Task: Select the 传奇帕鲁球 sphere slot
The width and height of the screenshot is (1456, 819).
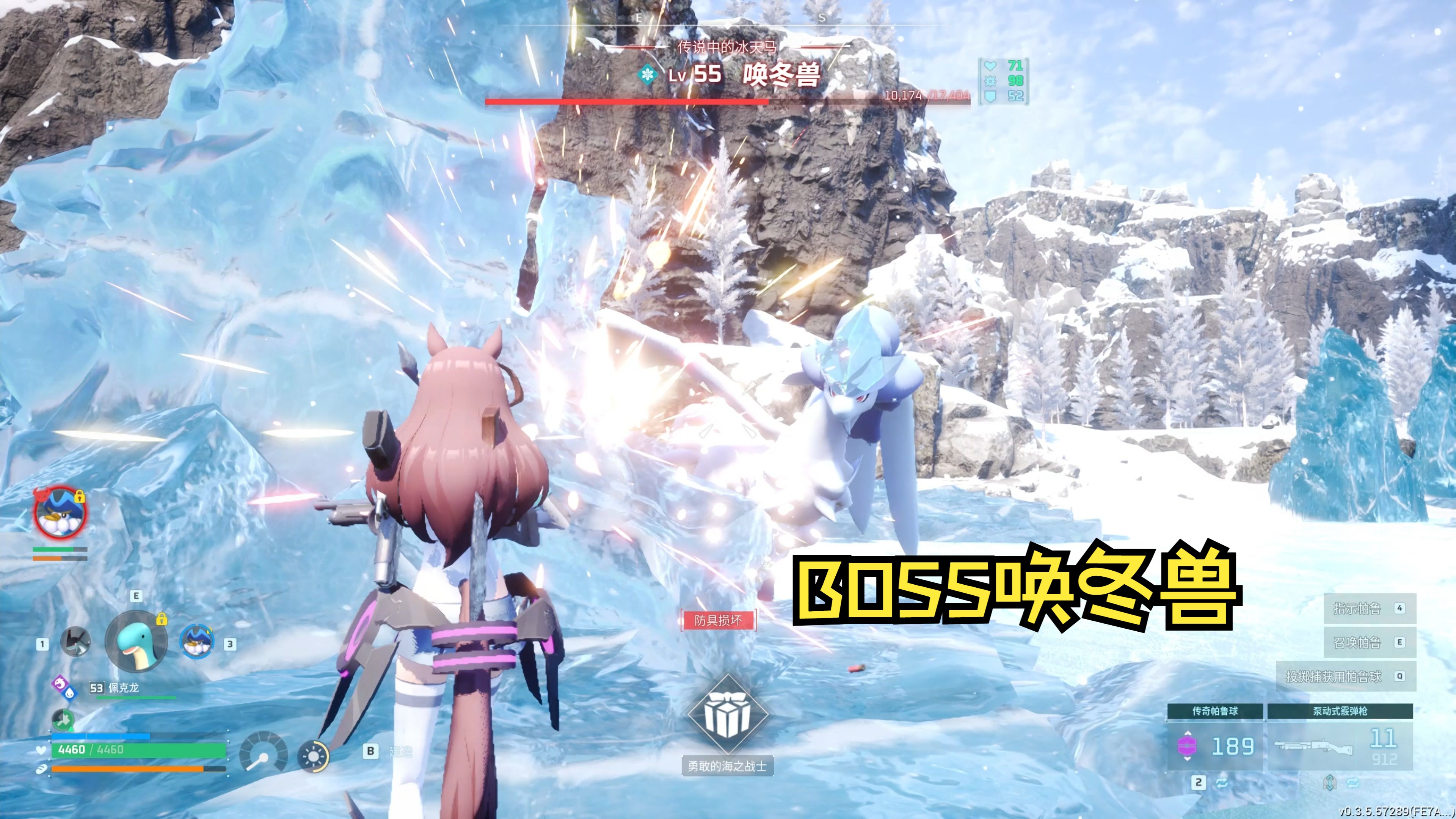Action: 1214,737
